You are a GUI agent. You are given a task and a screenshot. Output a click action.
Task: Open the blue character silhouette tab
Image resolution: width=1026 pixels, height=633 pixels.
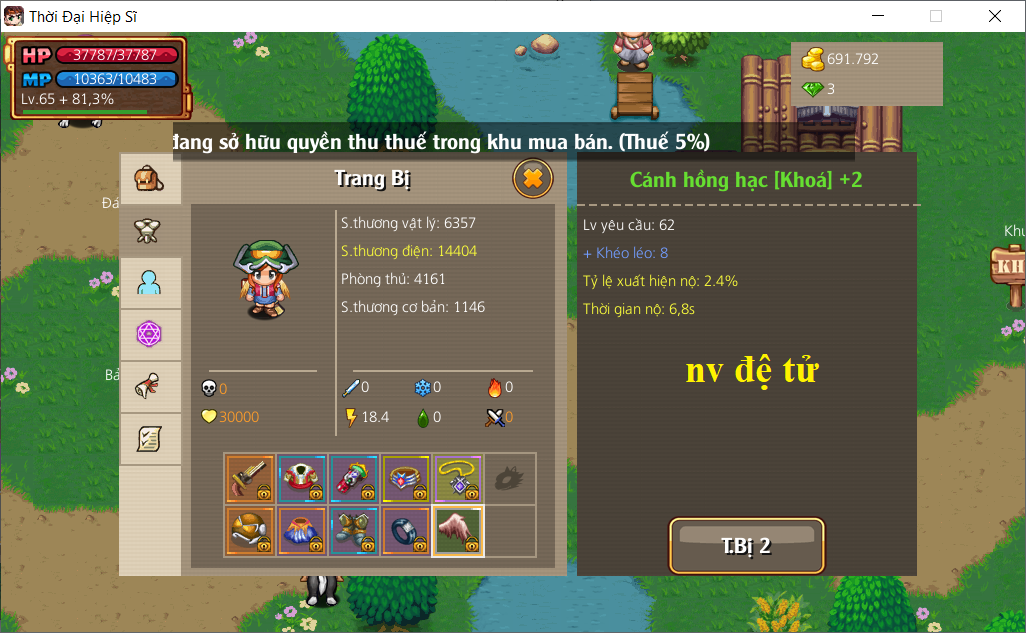coord(150,283)
